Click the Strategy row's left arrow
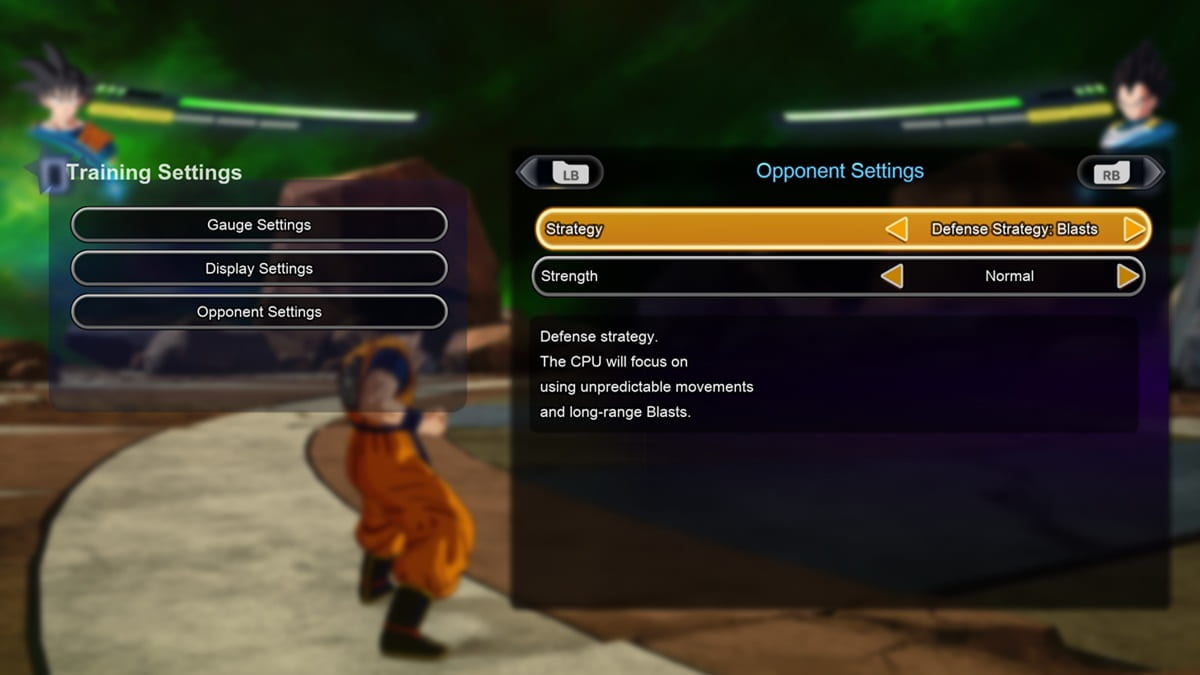This screenshot has width=1200, height=675. coord(896,229)
